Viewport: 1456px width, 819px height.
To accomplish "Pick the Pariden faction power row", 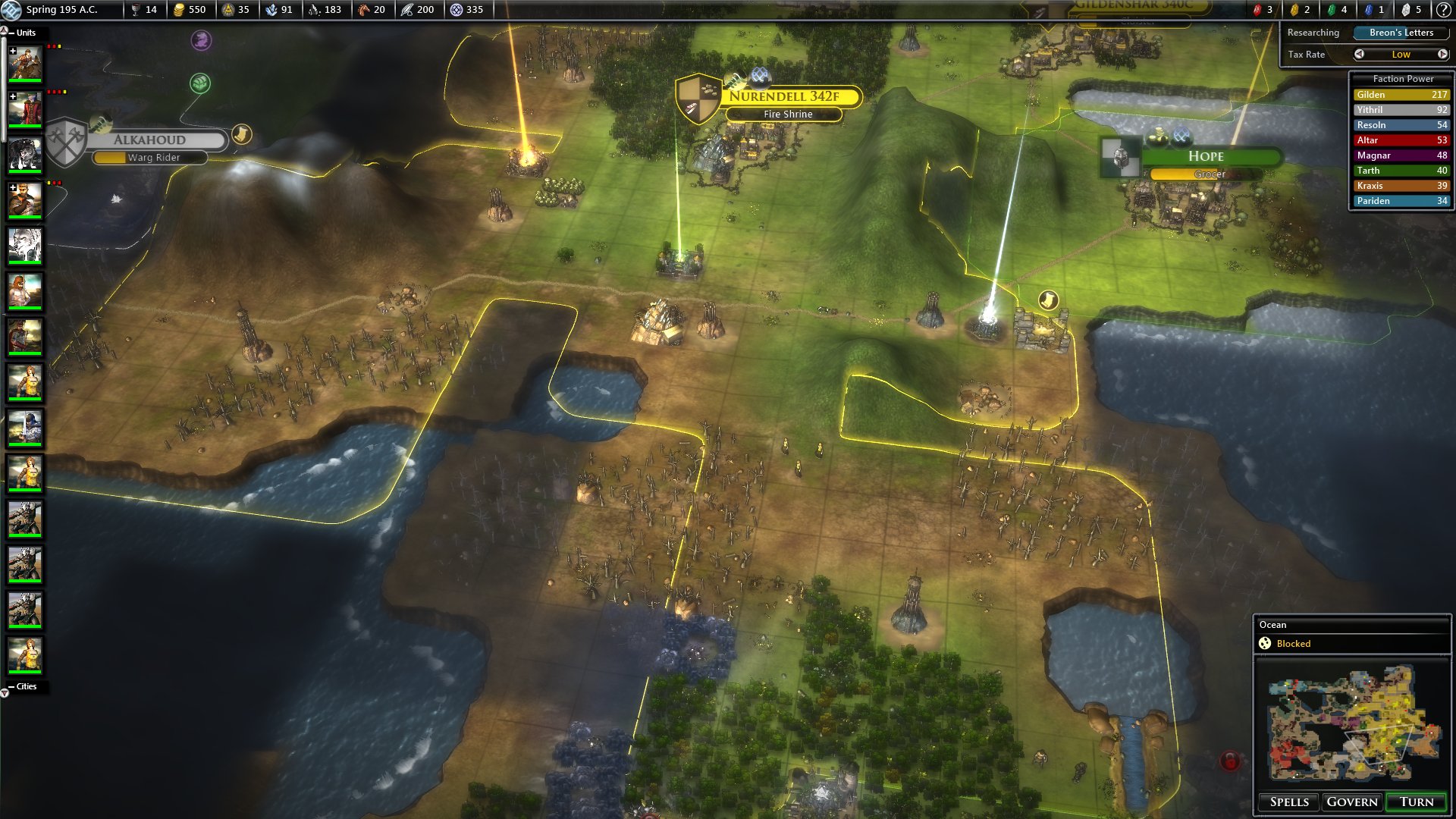I will [x=1401, y=201].
